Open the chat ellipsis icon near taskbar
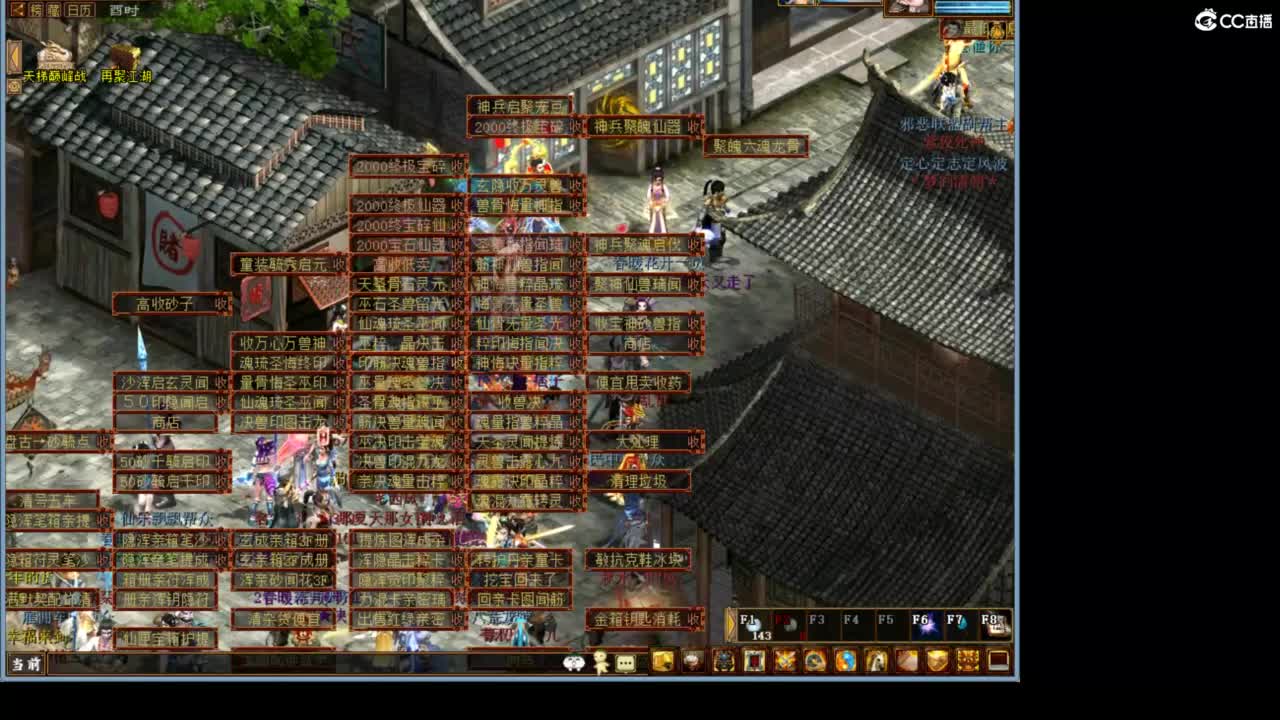1280x720 pixels. [624, 662]
